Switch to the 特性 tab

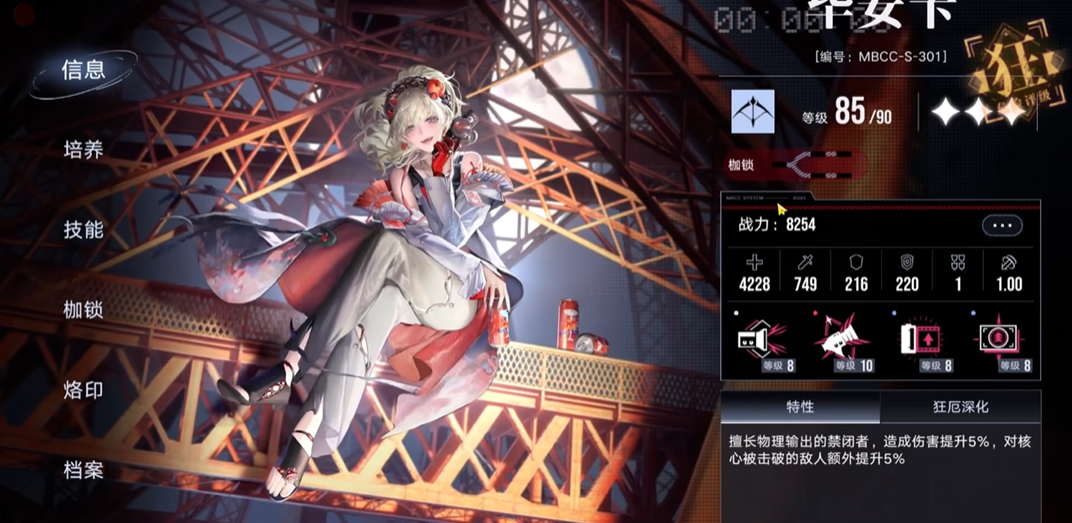(x=800, y=408)
